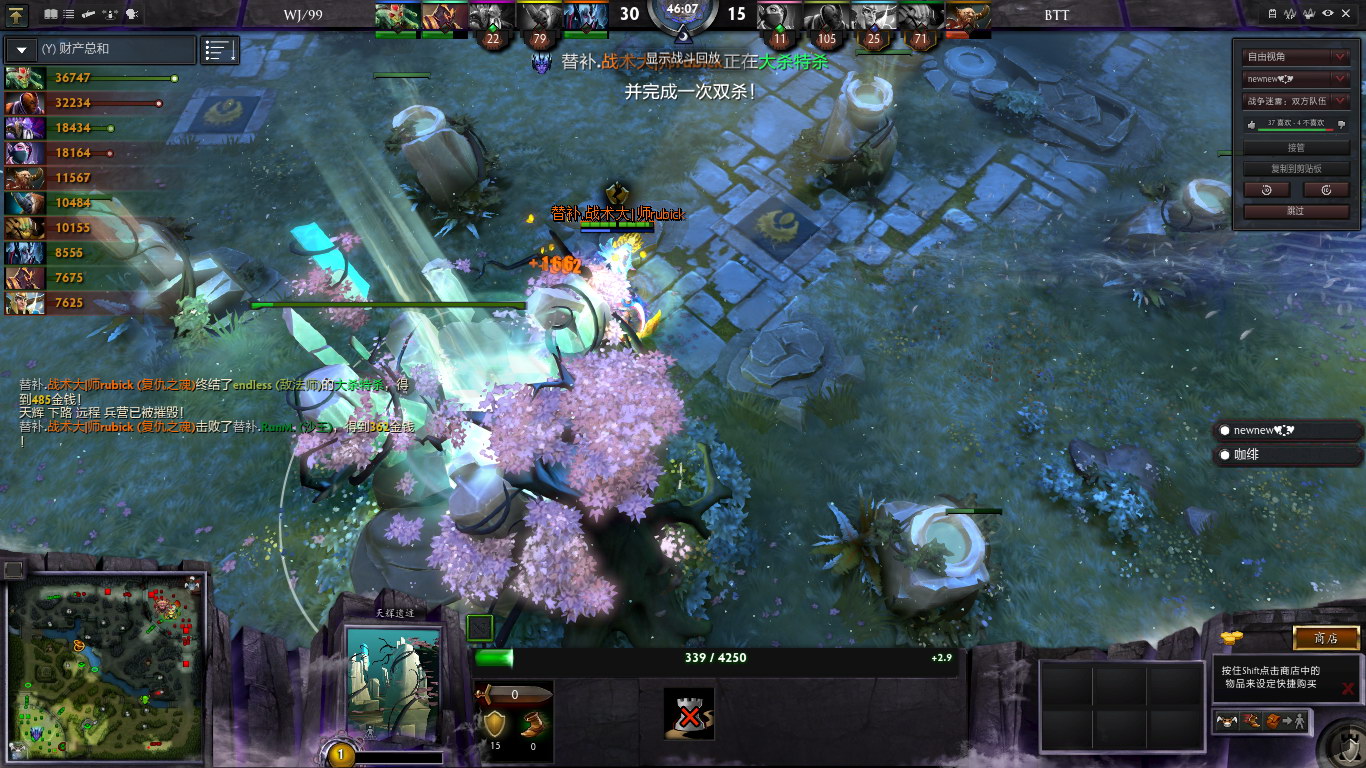
Task: Toggle the list icon beside 财产总和
Action: point(220,49)
